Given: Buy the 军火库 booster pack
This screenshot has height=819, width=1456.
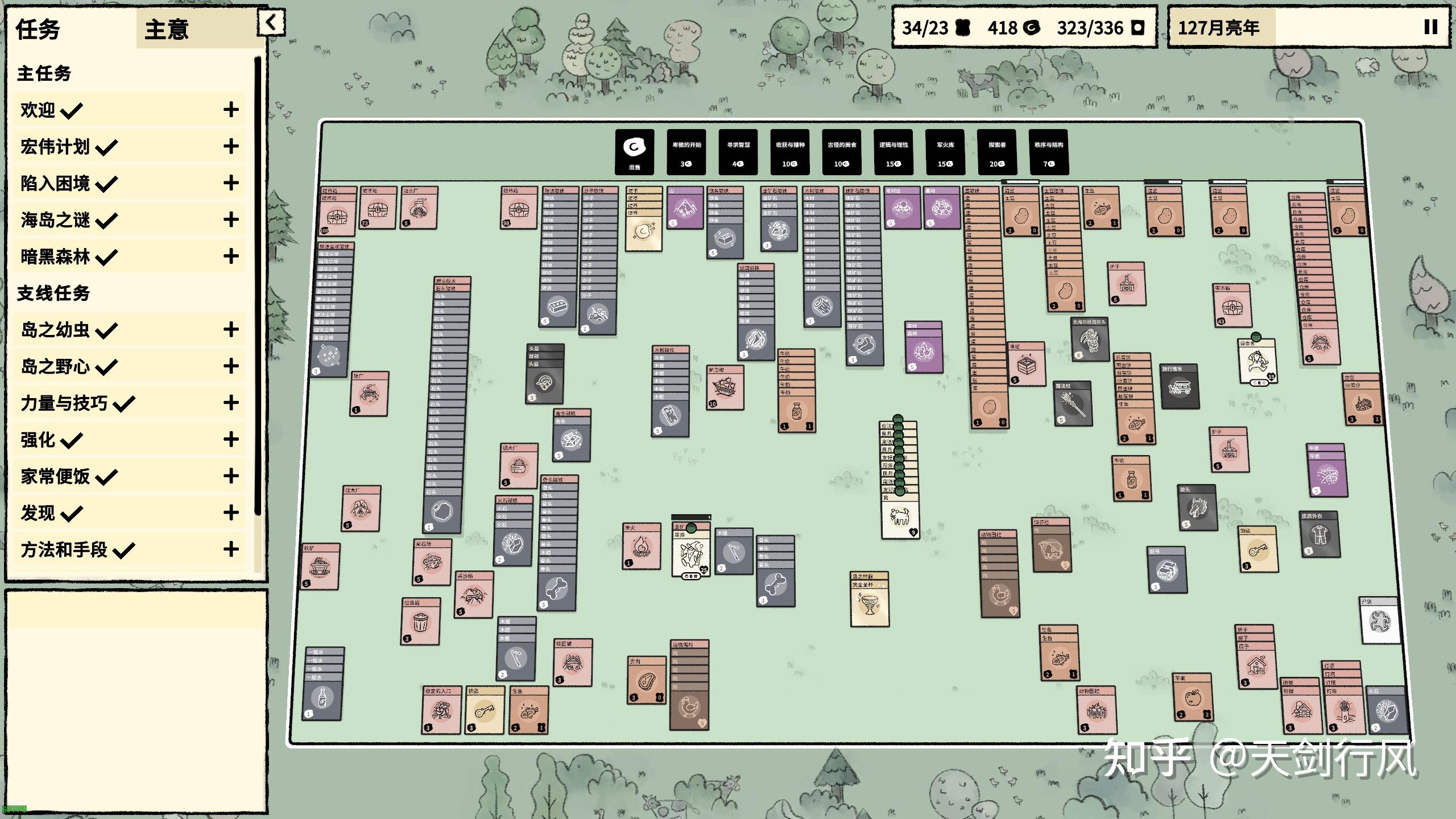Looking at the screenshot, I should 945,152.
